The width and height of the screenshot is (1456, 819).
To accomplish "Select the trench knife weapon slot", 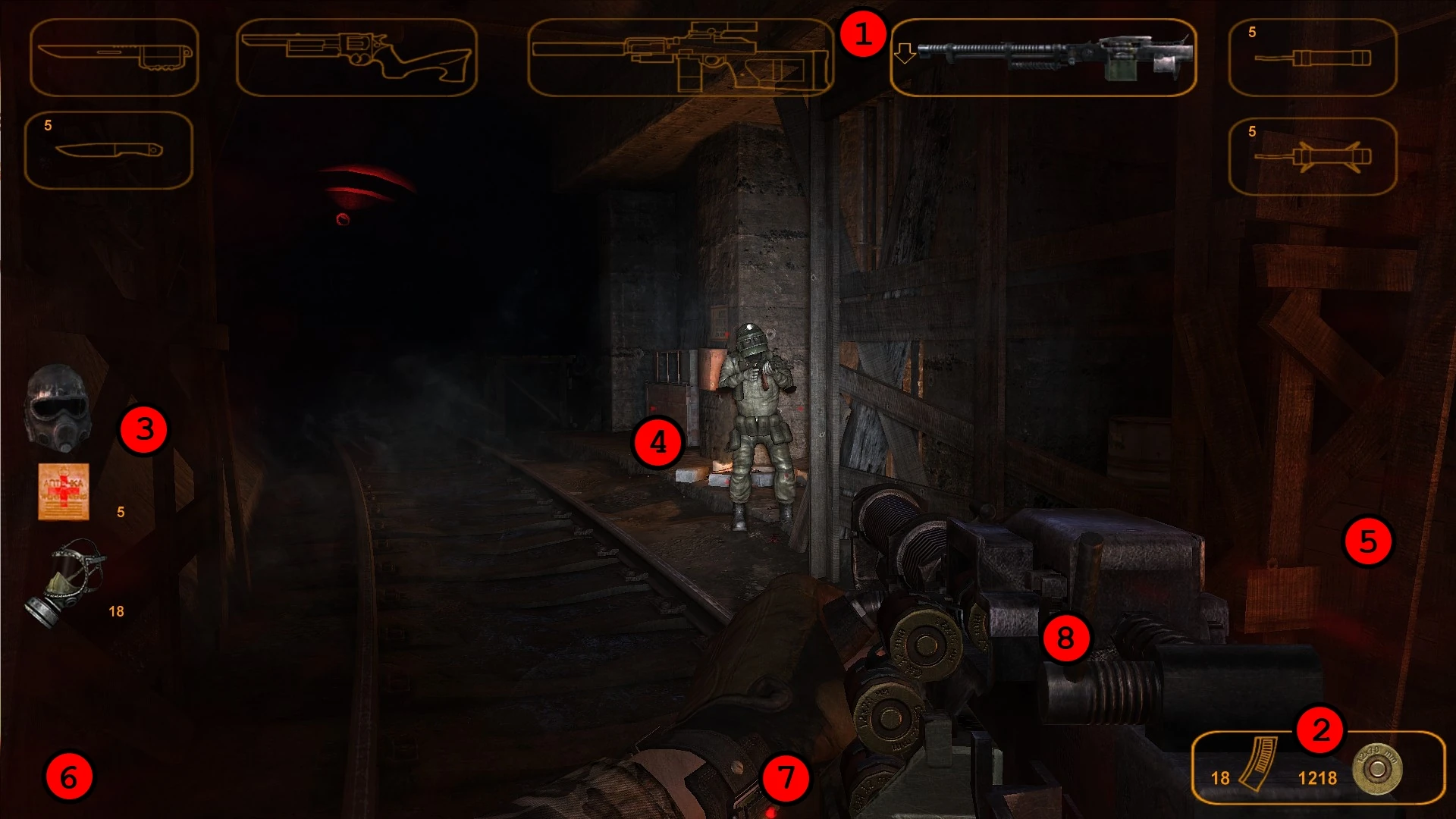I will (114, 57).
